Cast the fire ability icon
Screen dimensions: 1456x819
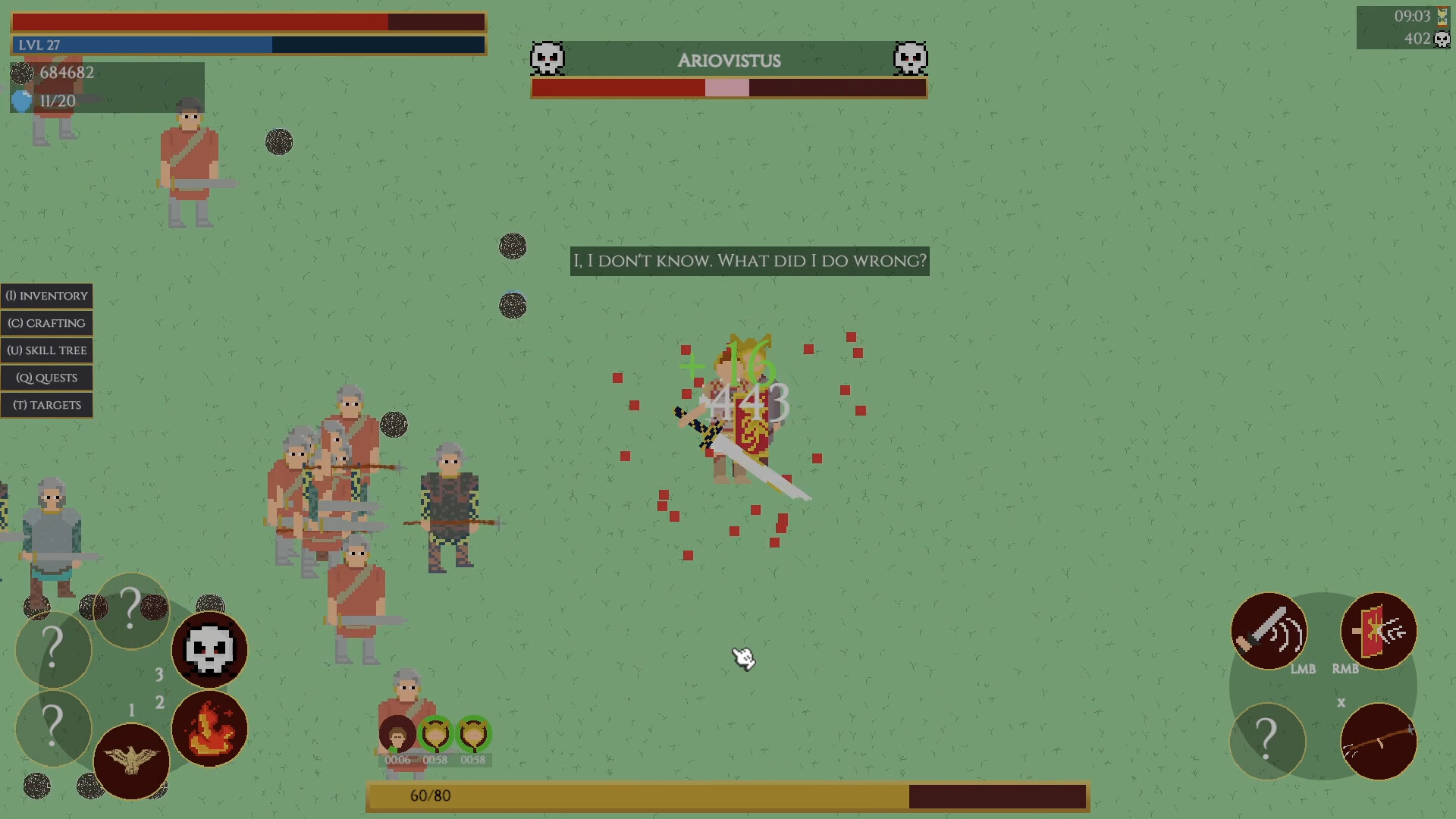coord(209,730)
